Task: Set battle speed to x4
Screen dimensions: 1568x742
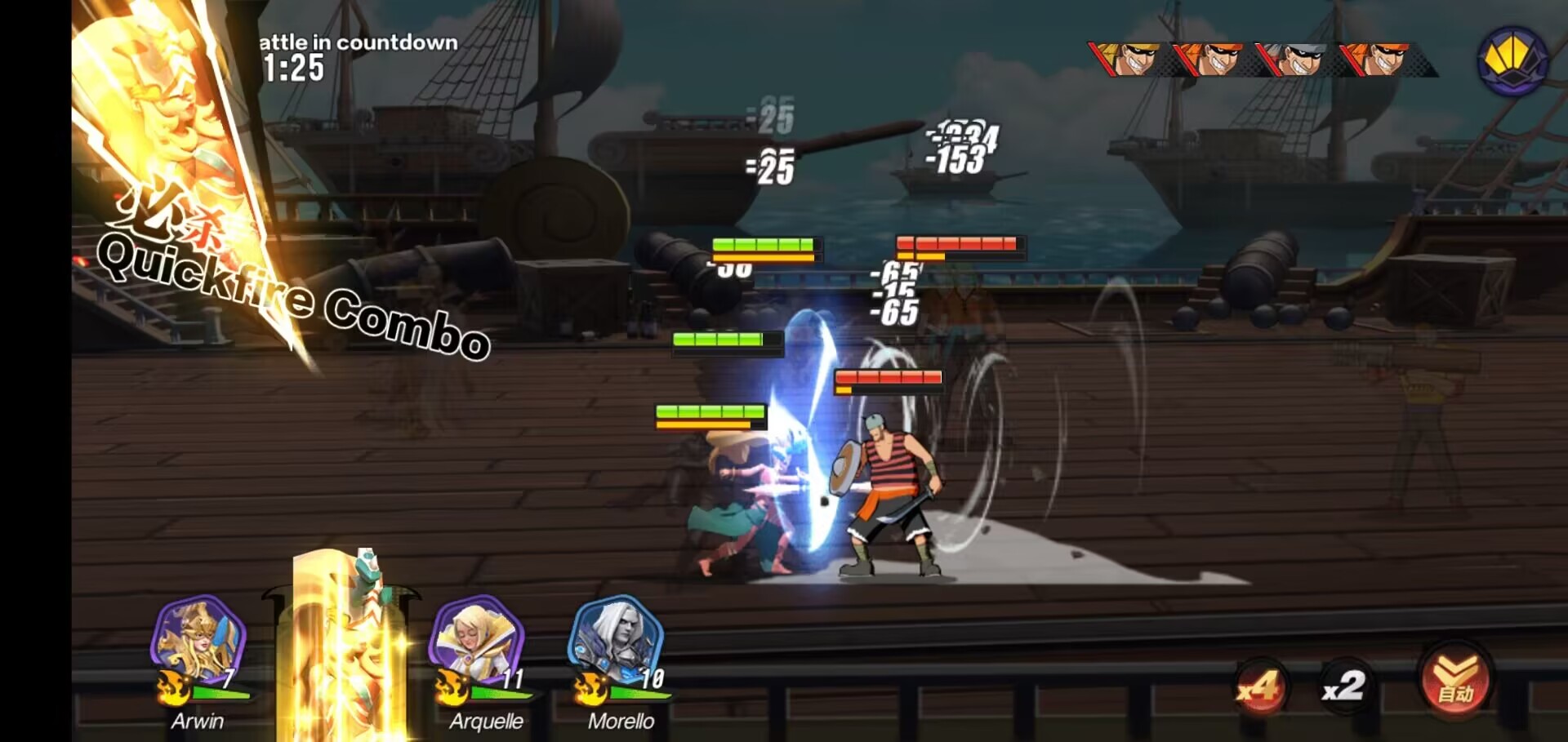Action: (1258, 686)
